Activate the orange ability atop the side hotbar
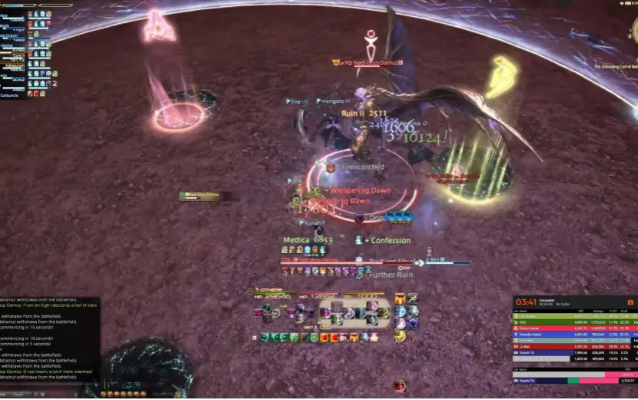Image resolution: width=638 pixels, height=400 pixels. point(399,299)
